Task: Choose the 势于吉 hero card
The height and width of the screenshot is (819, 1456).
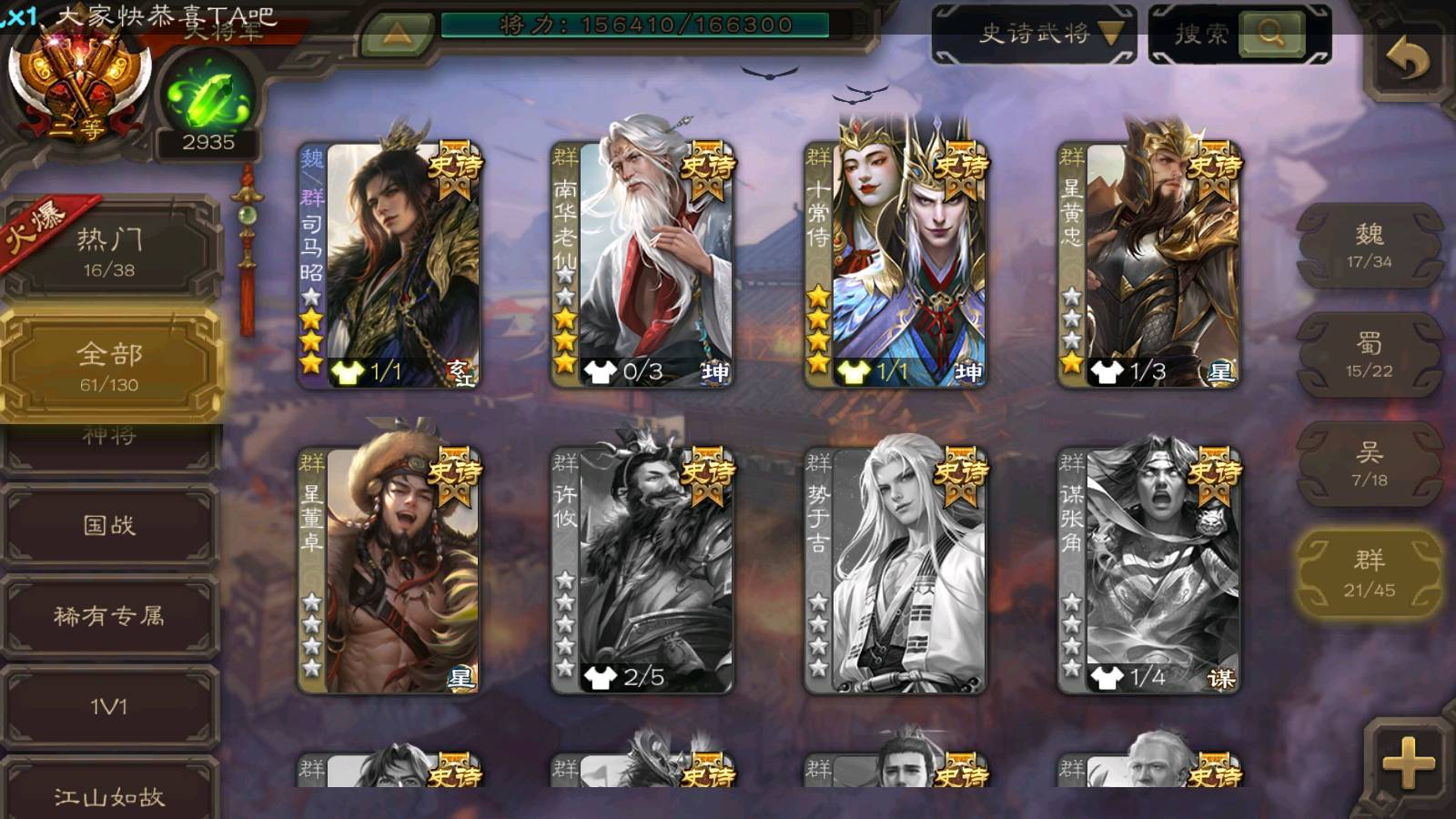Action: 895,569
